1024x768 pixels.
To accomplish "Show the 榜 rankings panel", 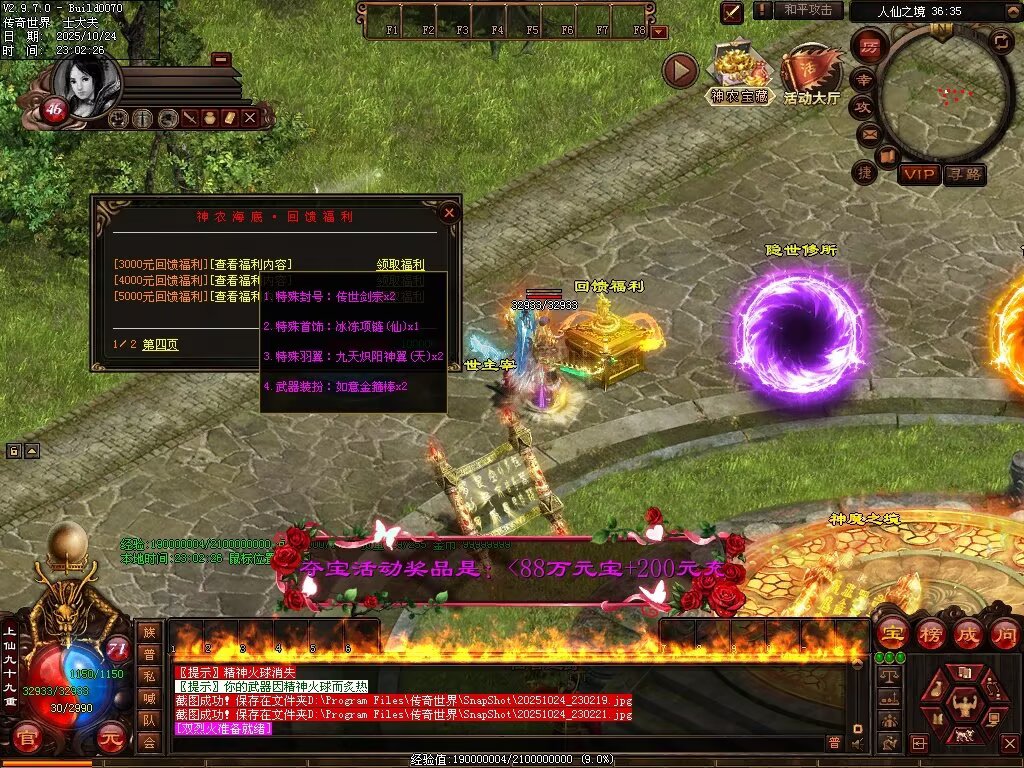I will click(x=930, y=633).
